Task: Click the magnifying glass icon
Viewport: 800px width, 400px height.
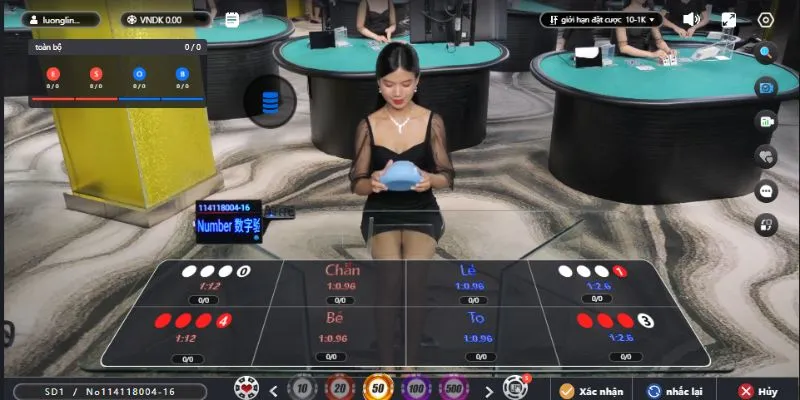Action: (767, 54)
